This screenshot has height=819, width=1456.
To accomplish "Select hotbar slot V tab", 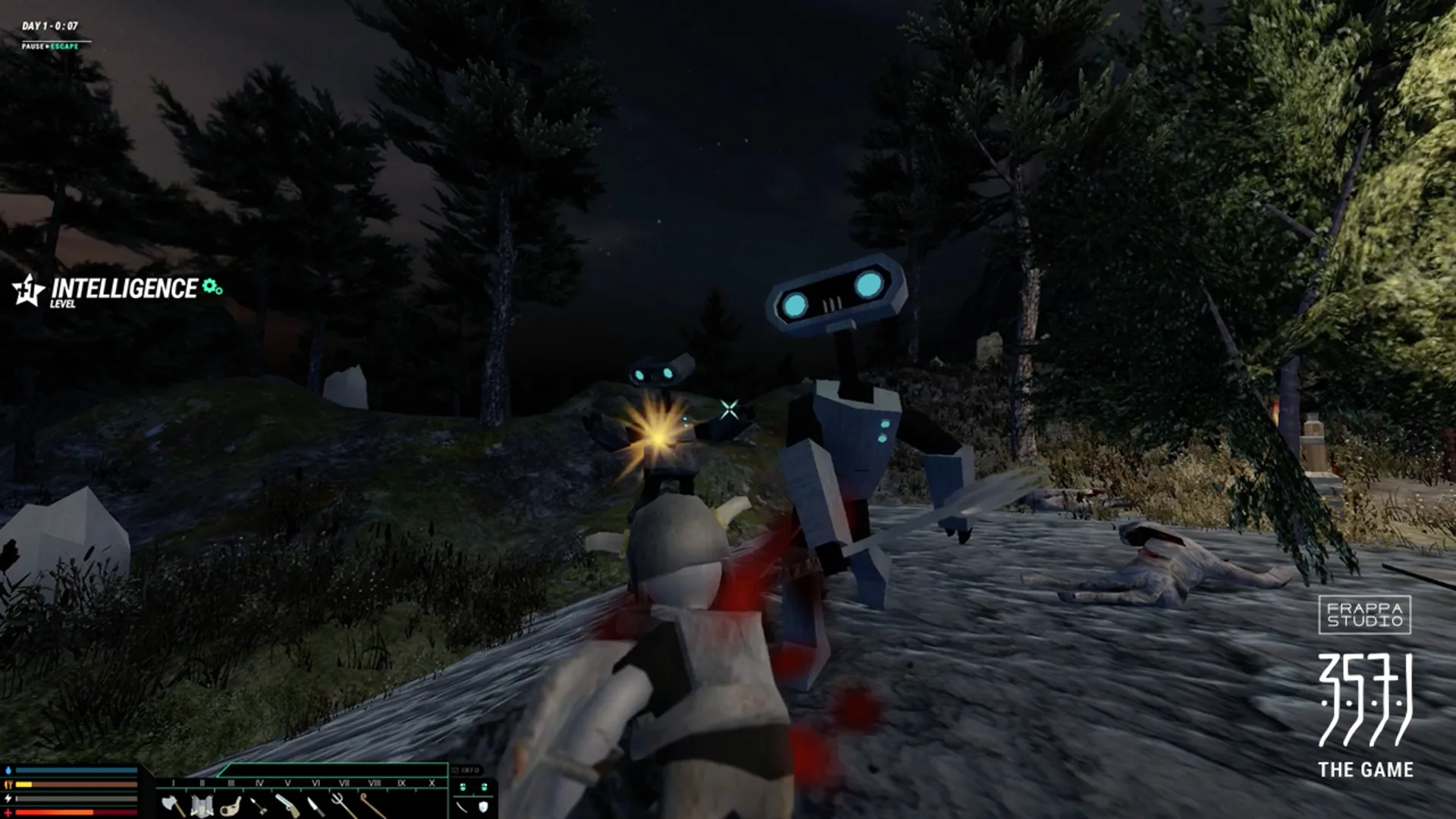I will [287, 783].
